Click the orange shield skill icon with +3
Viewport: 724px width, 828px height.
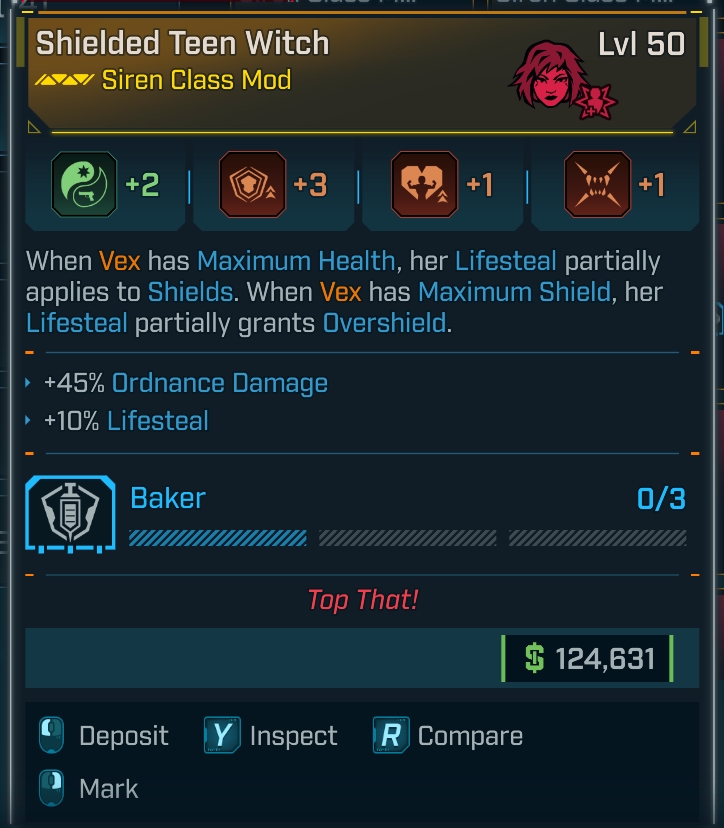click(x=251, y=185)
